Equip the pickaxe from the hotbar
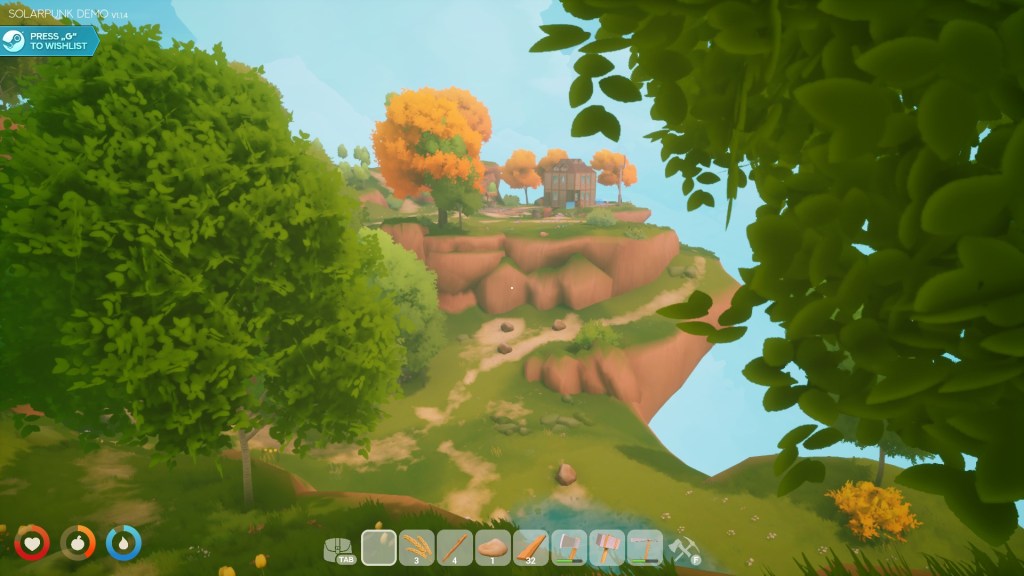 [x=645, y=547]
